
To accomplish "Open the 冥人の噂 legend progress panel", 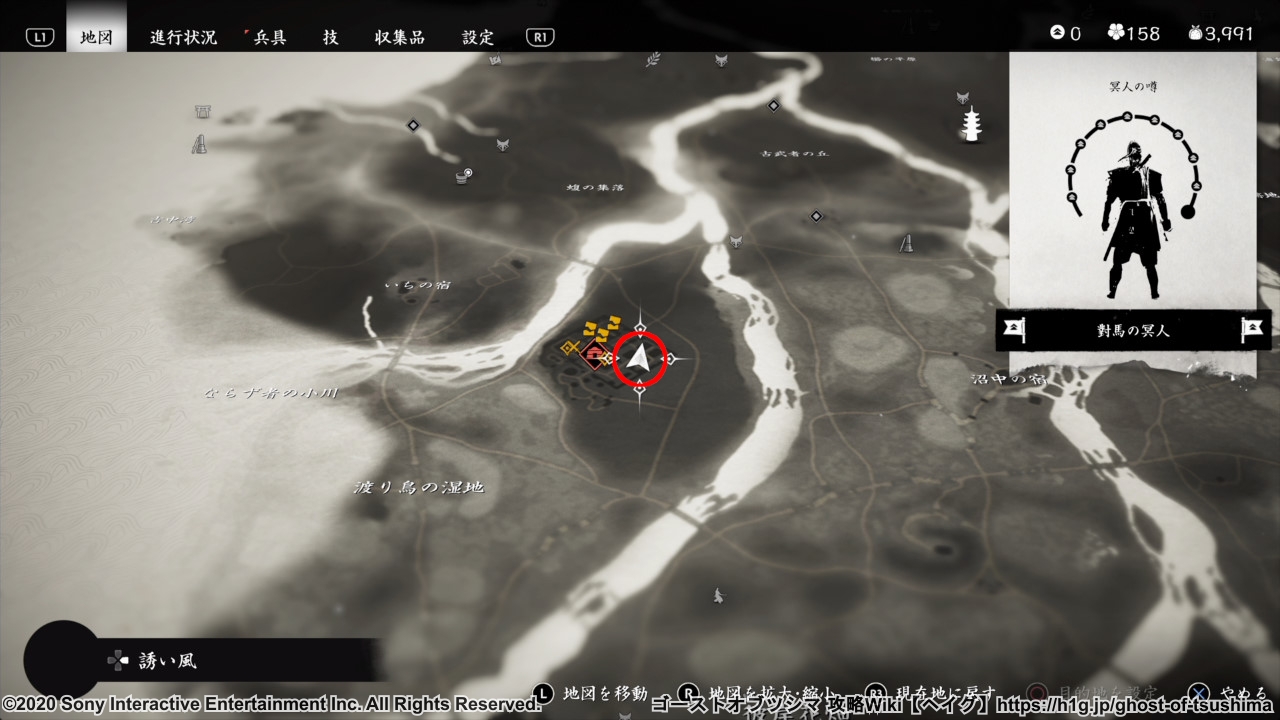I will click(x=1132, y=180).
